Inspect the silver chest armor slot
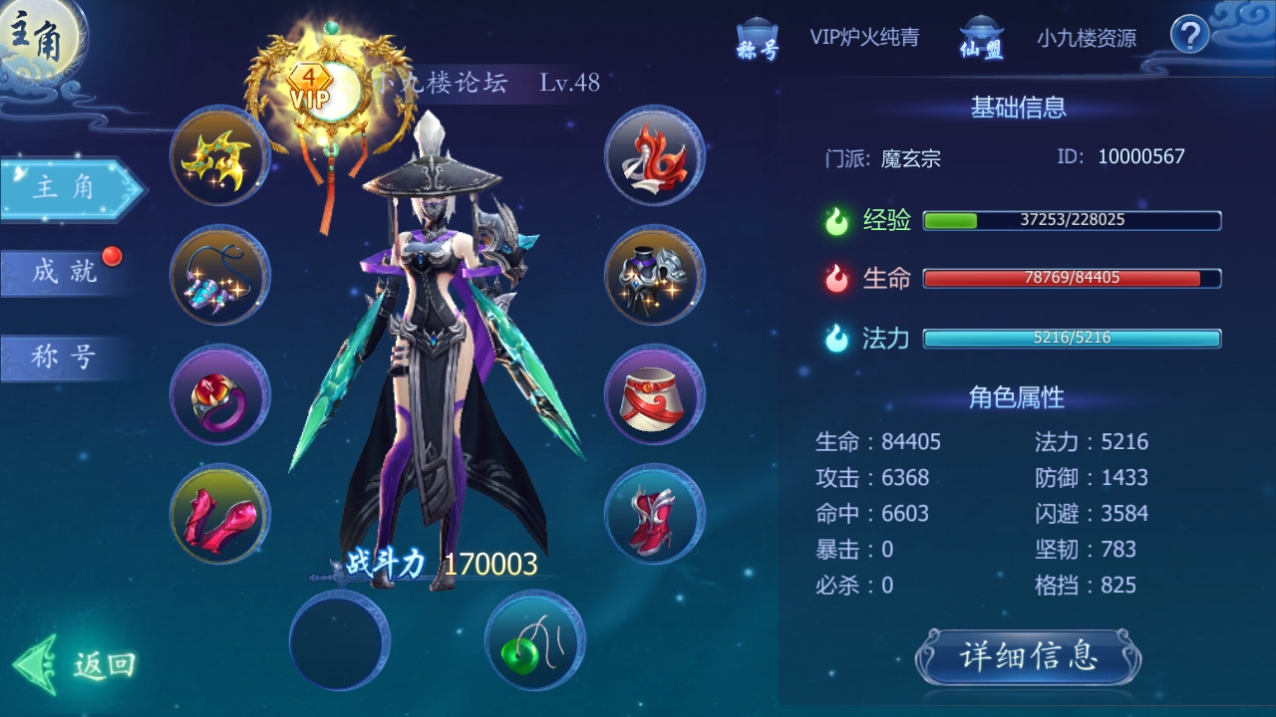This screenshot has width=1276, height=717. (x=655, y=275)
